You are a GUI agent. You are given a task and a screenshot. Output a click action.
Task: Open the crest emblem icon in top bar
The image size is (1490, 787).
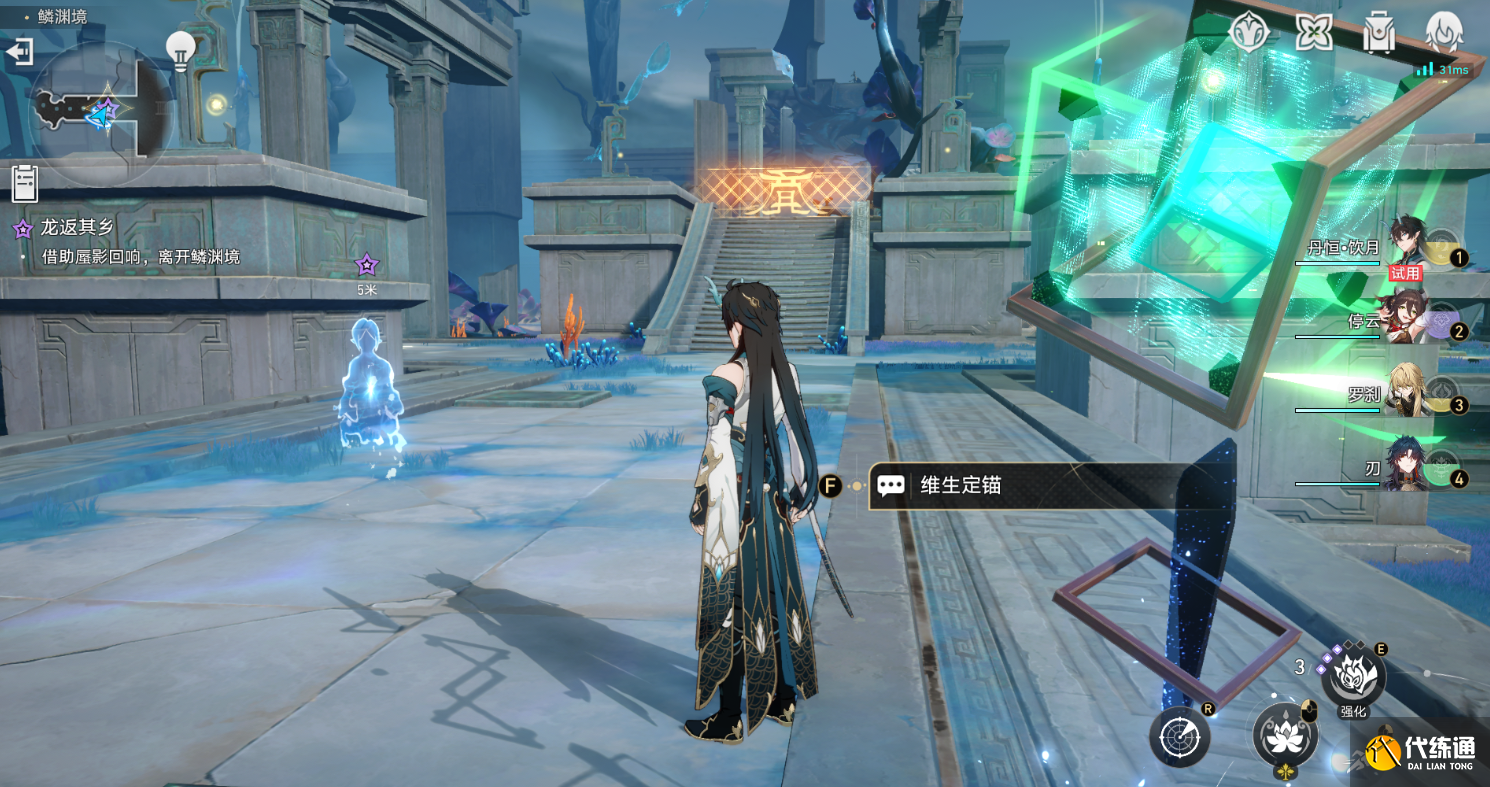tap(1249, 33)
